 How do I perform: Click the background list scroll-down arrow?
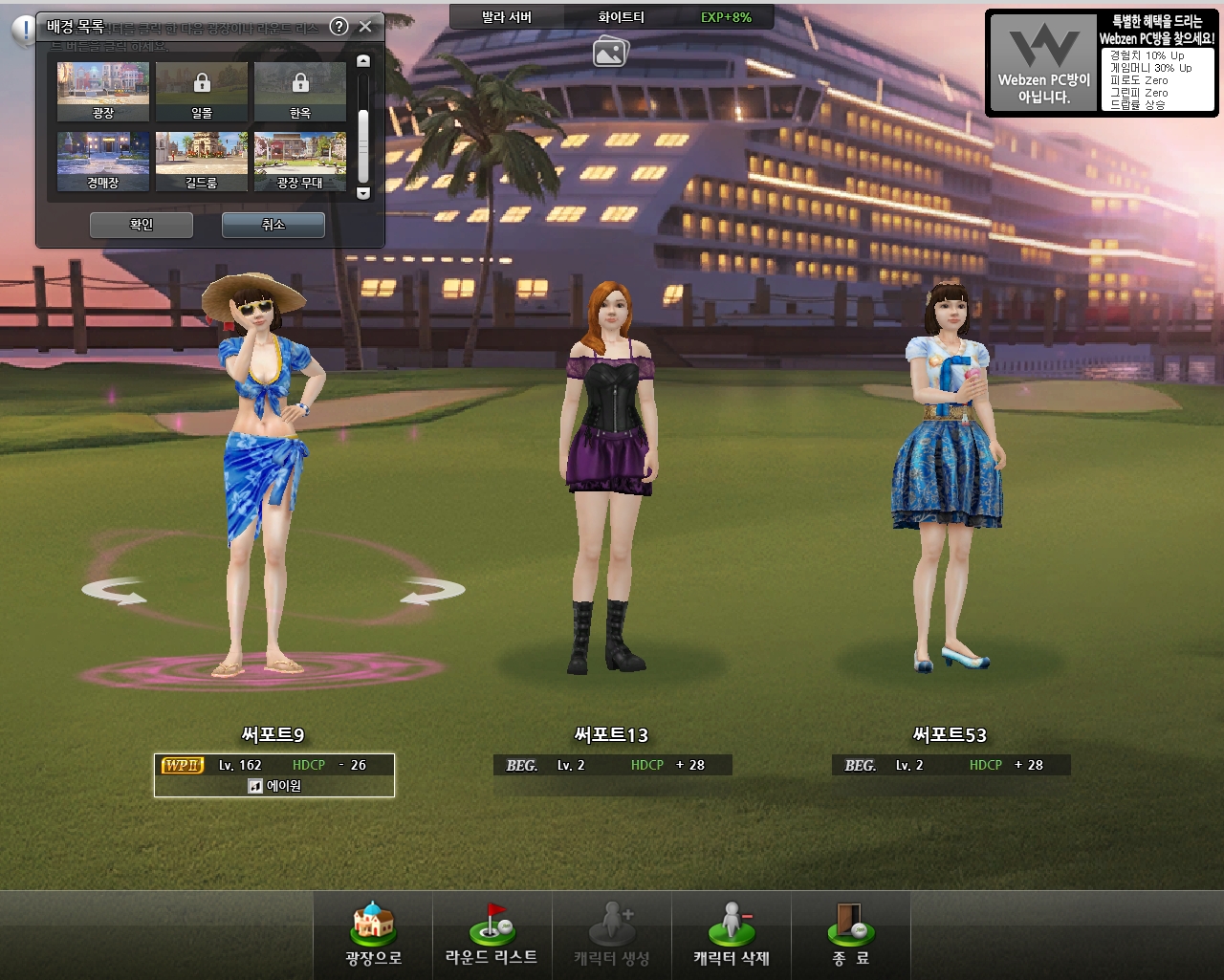pos(363,193)
